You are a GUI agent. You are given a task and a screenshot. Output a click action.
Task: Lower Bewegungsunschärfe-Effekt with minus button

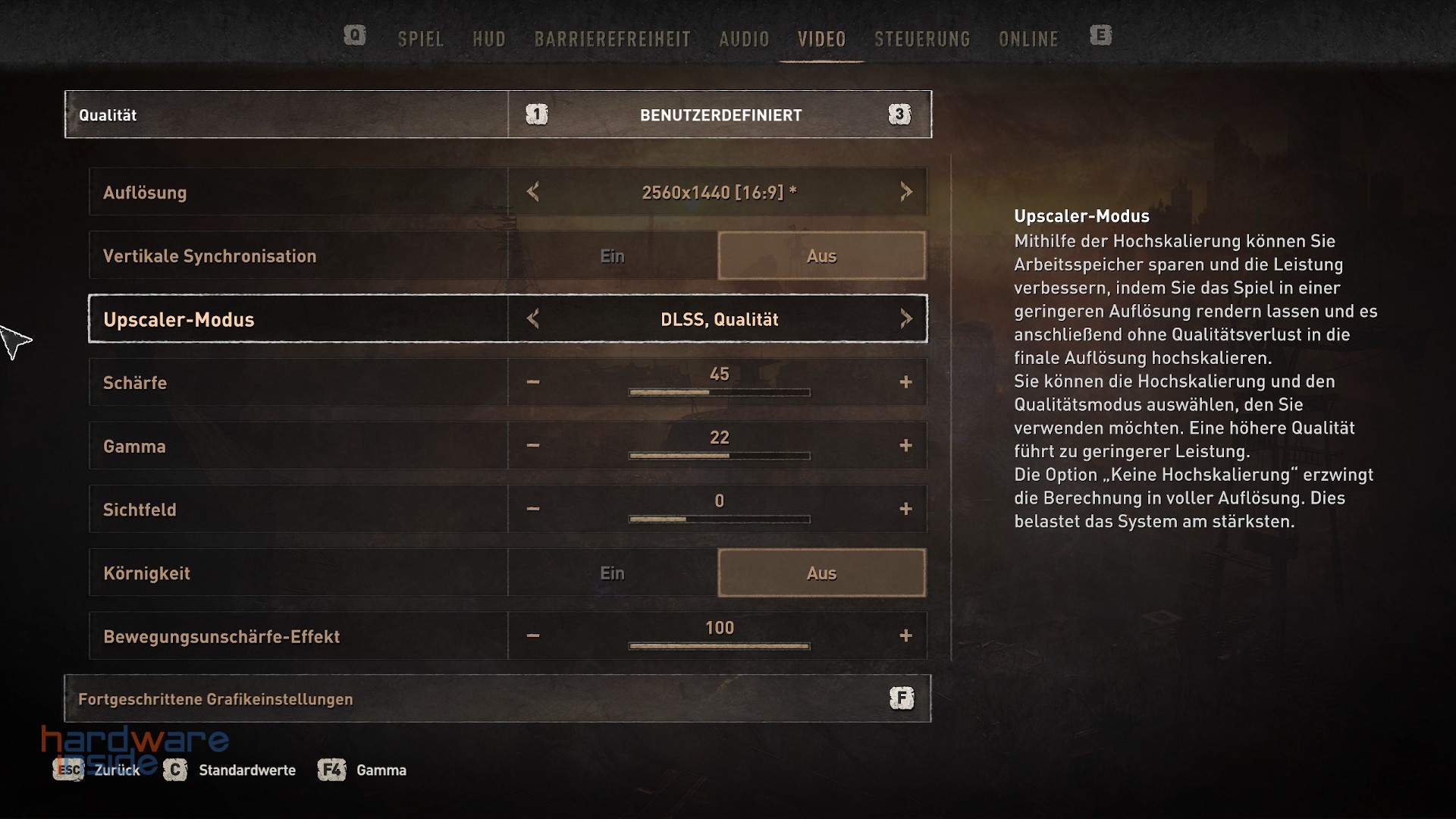point(533,636)
